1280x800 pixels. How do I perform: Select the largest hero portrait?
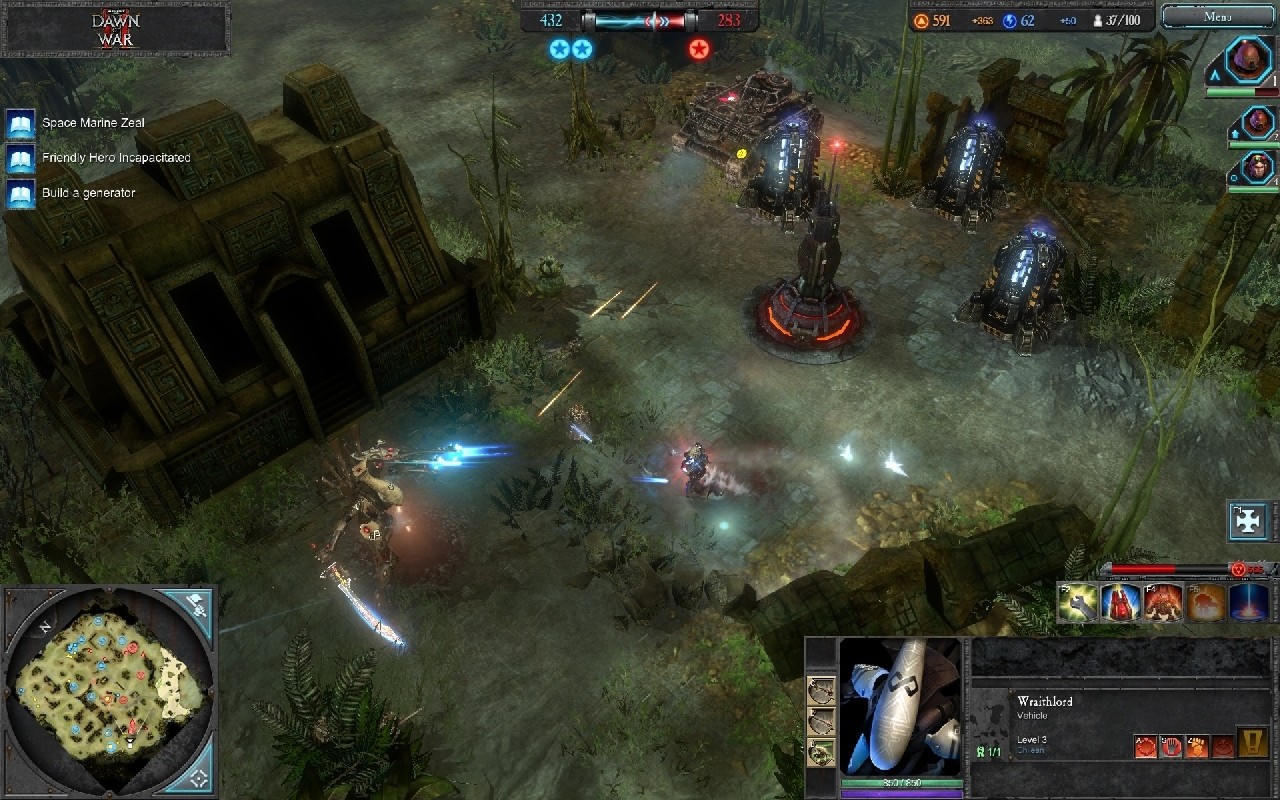[x=1249, y=61]
